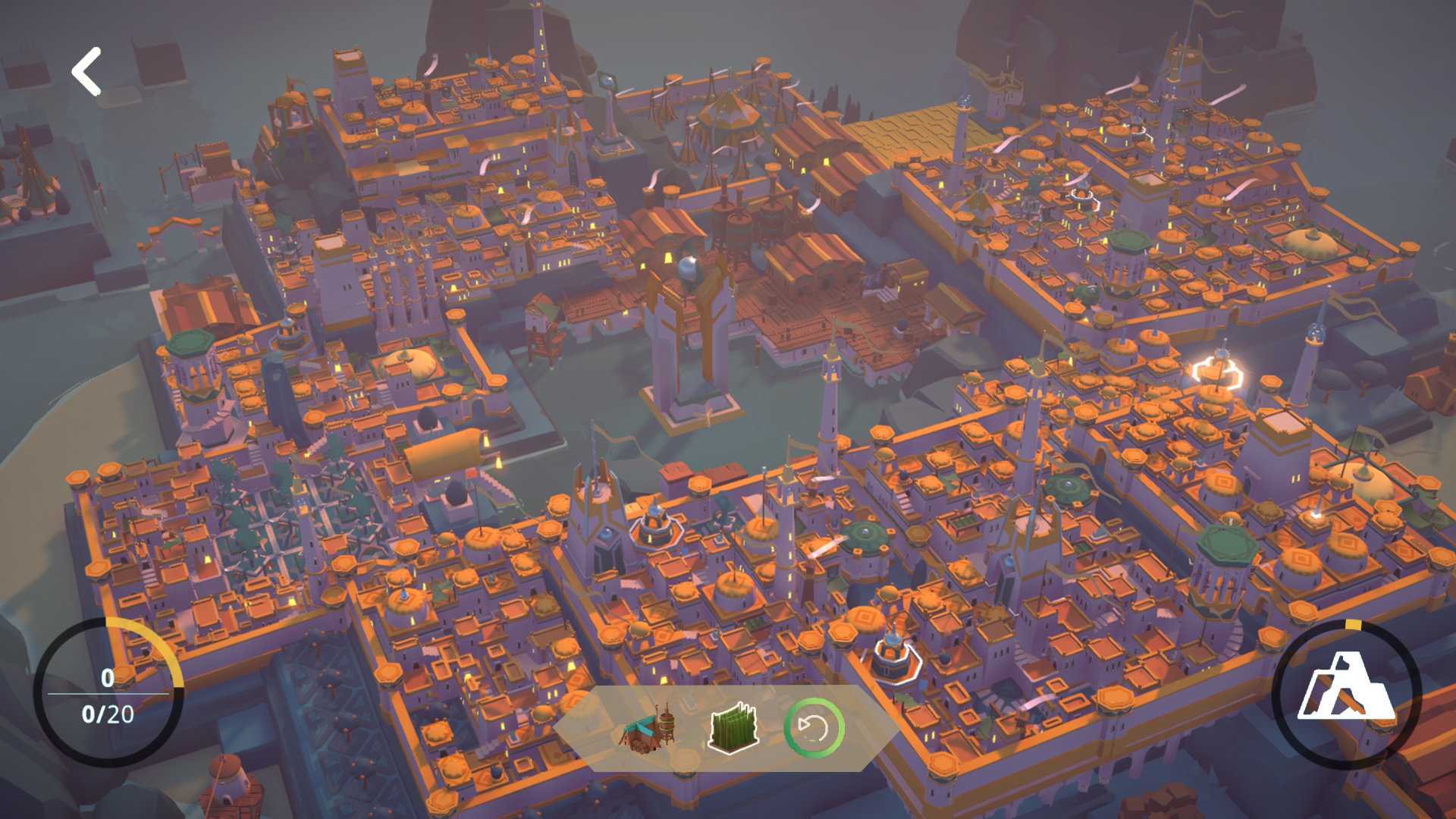Go back using the white arrow

[86, 71]
